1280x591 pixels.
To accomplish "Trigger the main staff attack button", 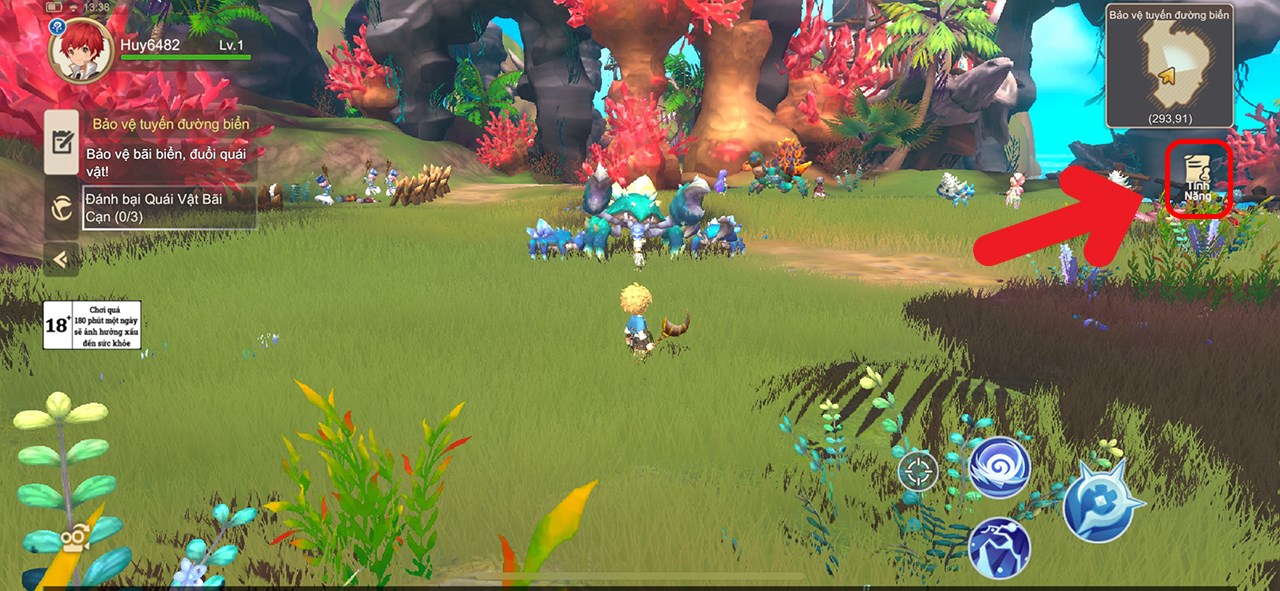I will tap(1102, 501).
